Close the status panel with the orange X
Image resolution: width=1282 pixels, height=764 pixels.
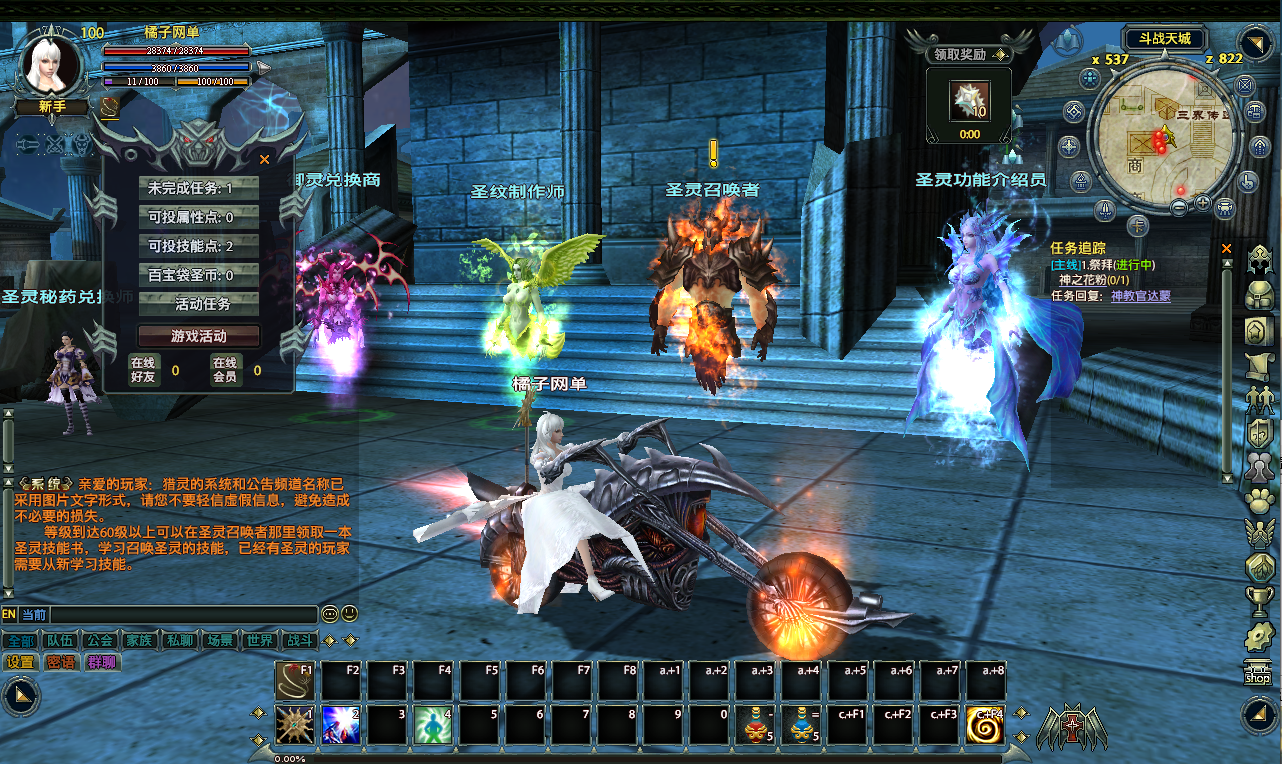[265, 159]
